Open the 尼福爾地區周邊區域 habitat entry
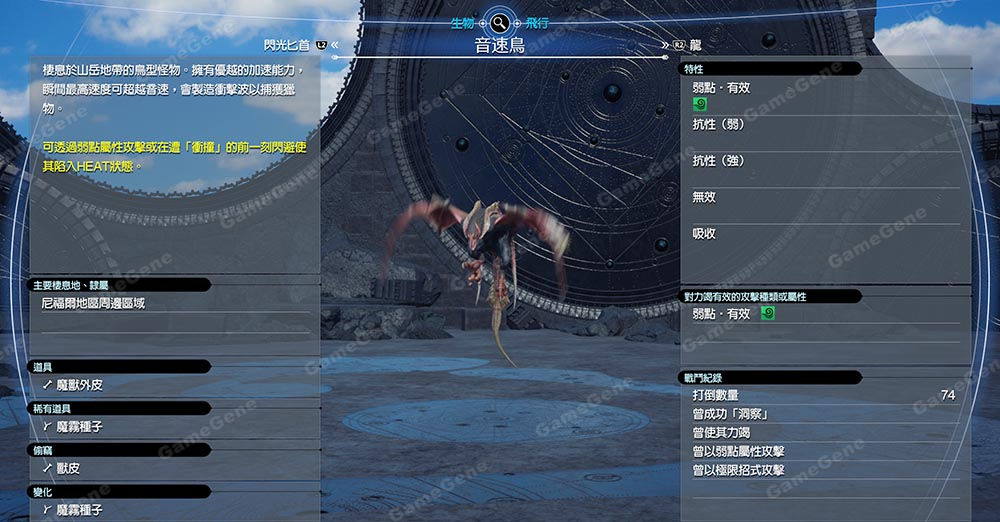 pyautogui.click(x=93, y=302)
